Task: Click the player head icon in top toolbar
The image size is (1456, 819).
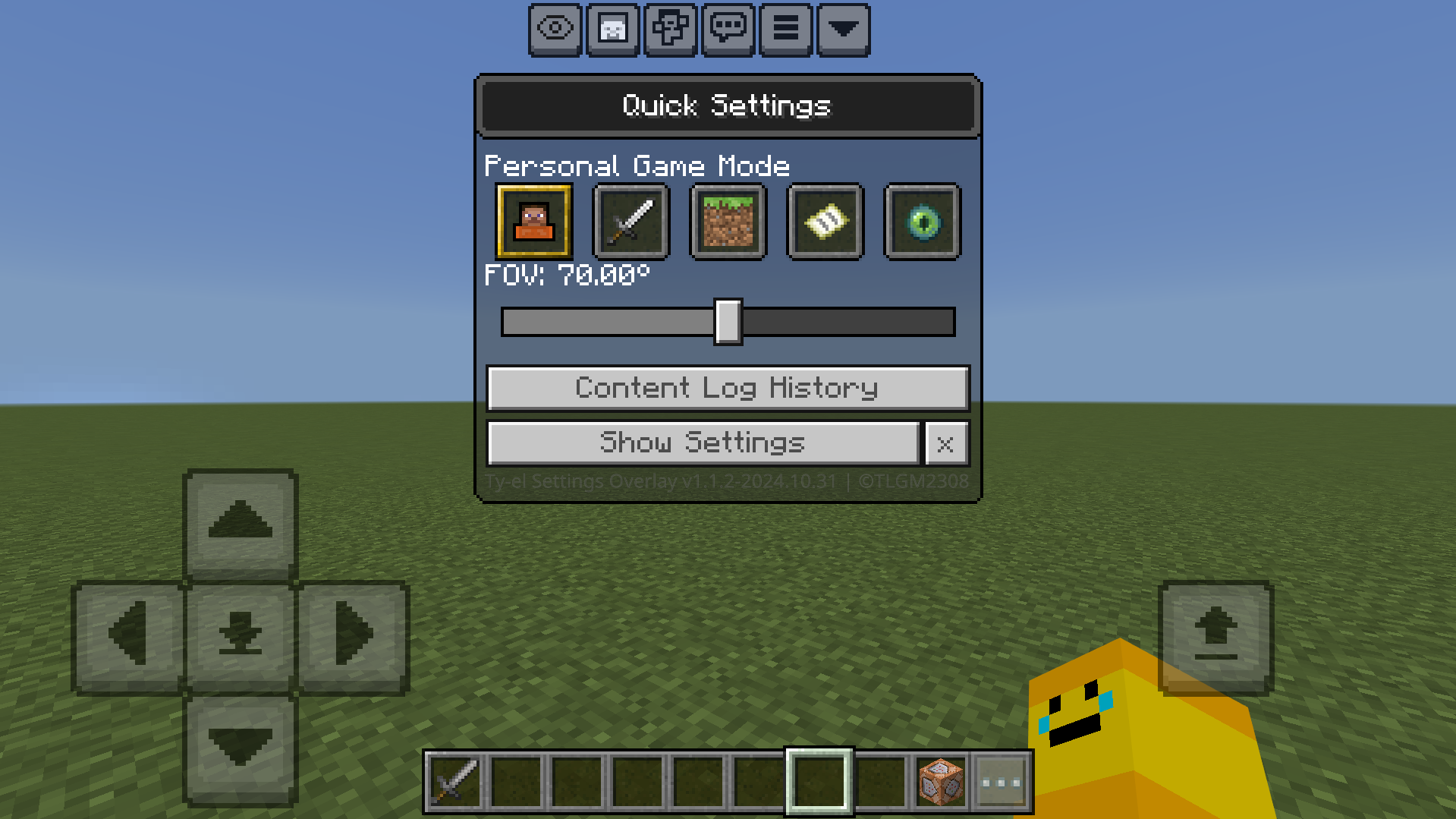Action: click(x=614, y=30)
